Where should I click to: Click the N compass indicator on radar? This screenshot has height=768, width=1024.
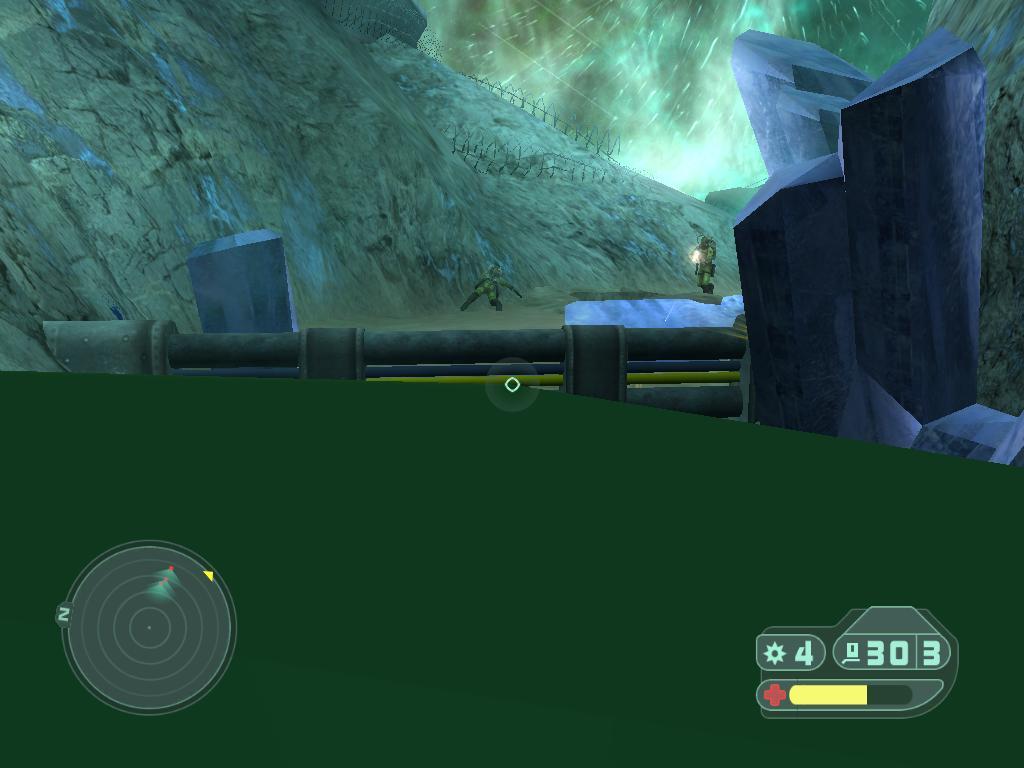pyautogui.click(x=63, y=615)
